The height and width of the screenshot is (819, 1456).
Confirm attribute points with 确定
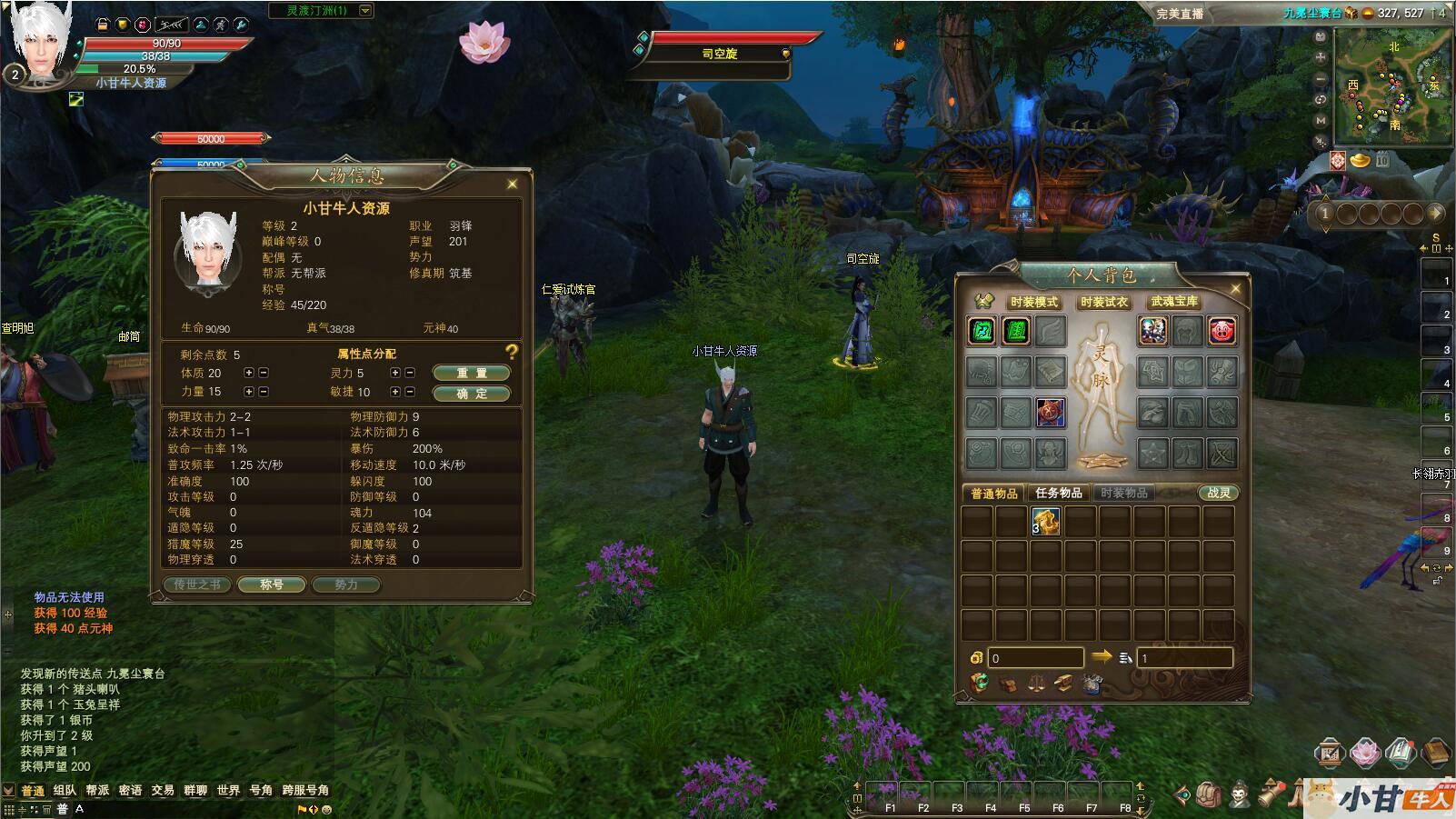click(x=471, y=394)
